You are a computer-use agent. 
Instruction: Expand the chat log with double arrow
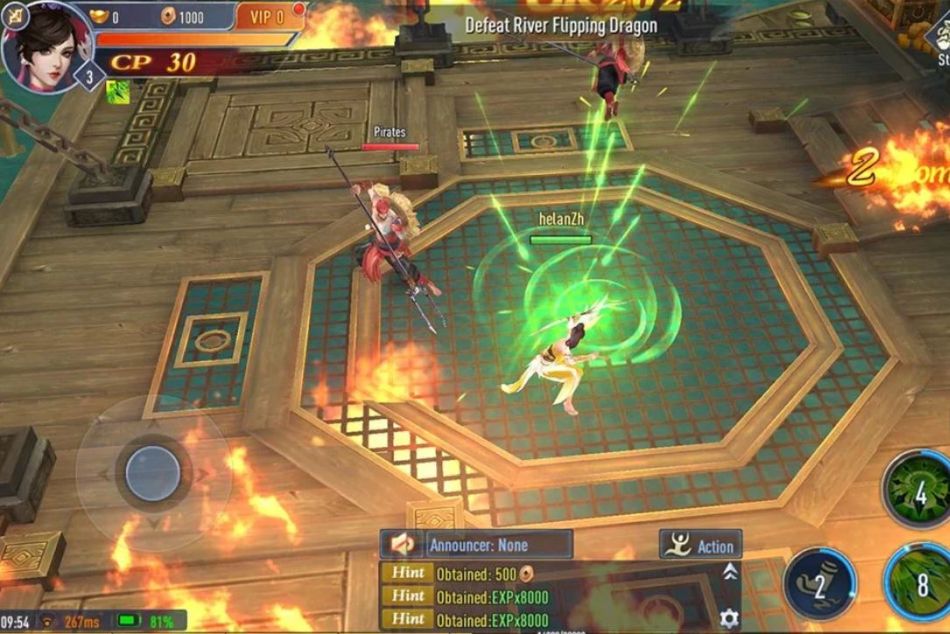pyautogui.click(x=730, y=571)
